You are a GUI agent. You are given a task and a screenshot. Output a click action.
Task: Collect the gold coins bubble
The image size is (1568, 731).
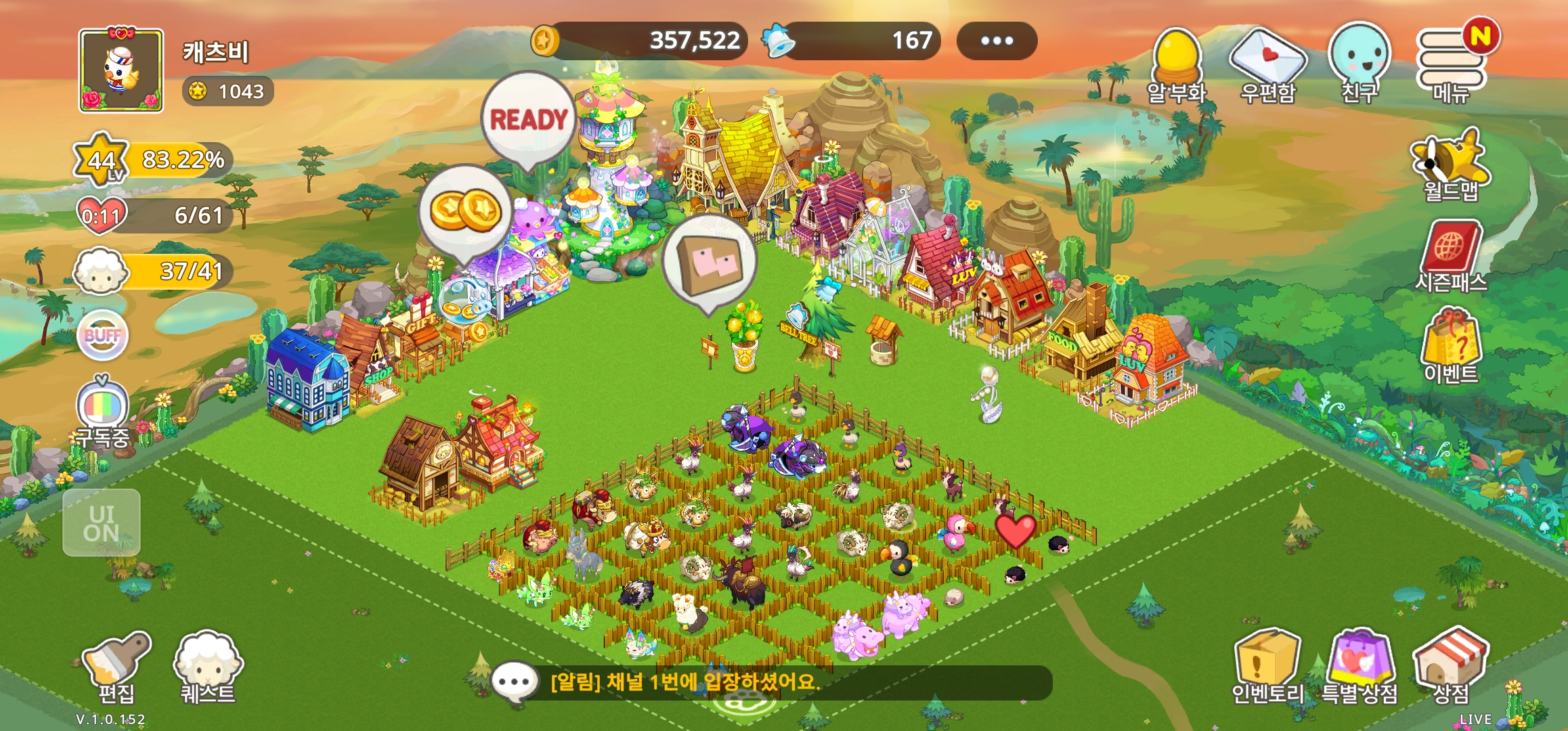(x=466, y=211)
